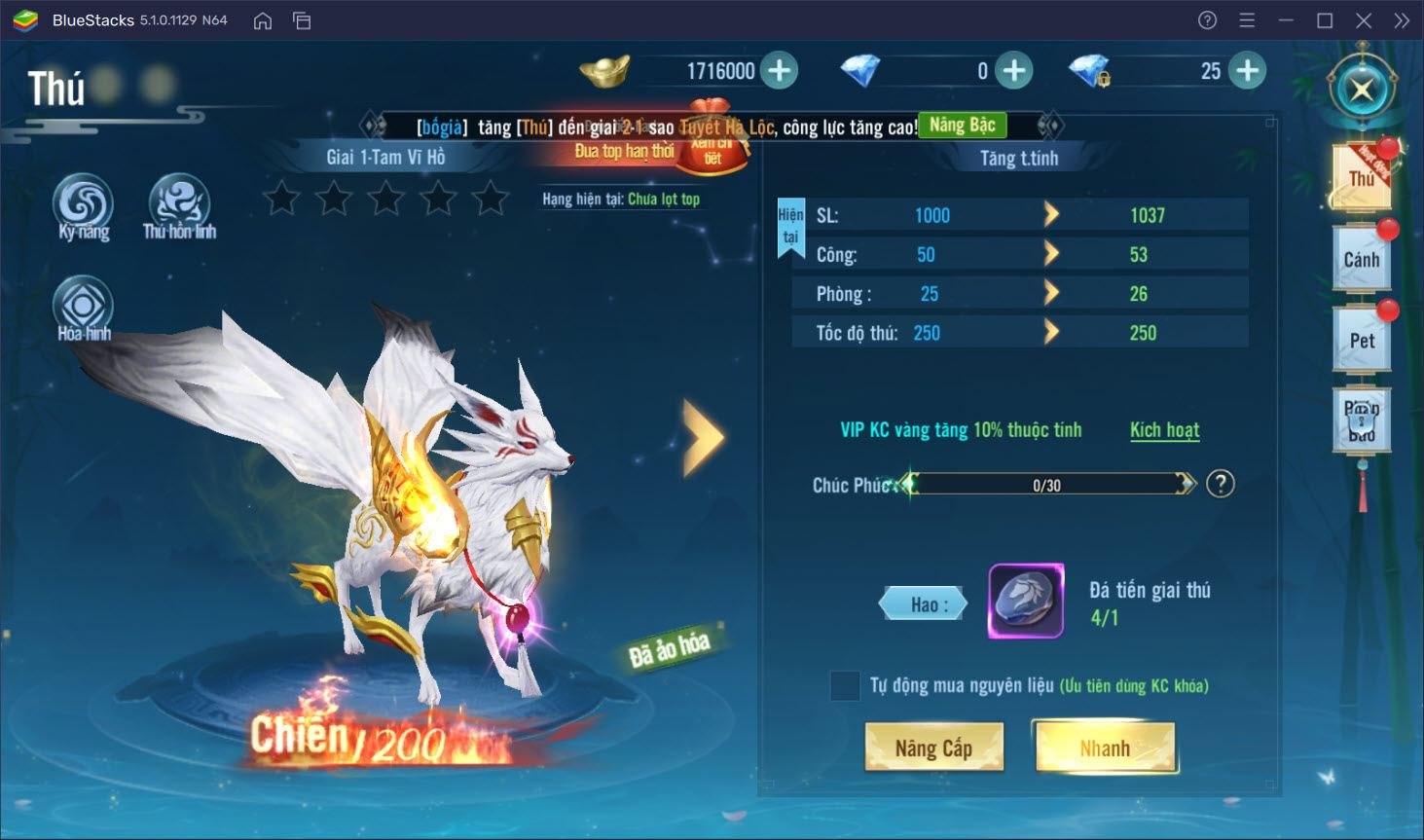
Task: Click the first star under Giai 1-Tam Vĩ Hồ
Action: tap(281, 197)
